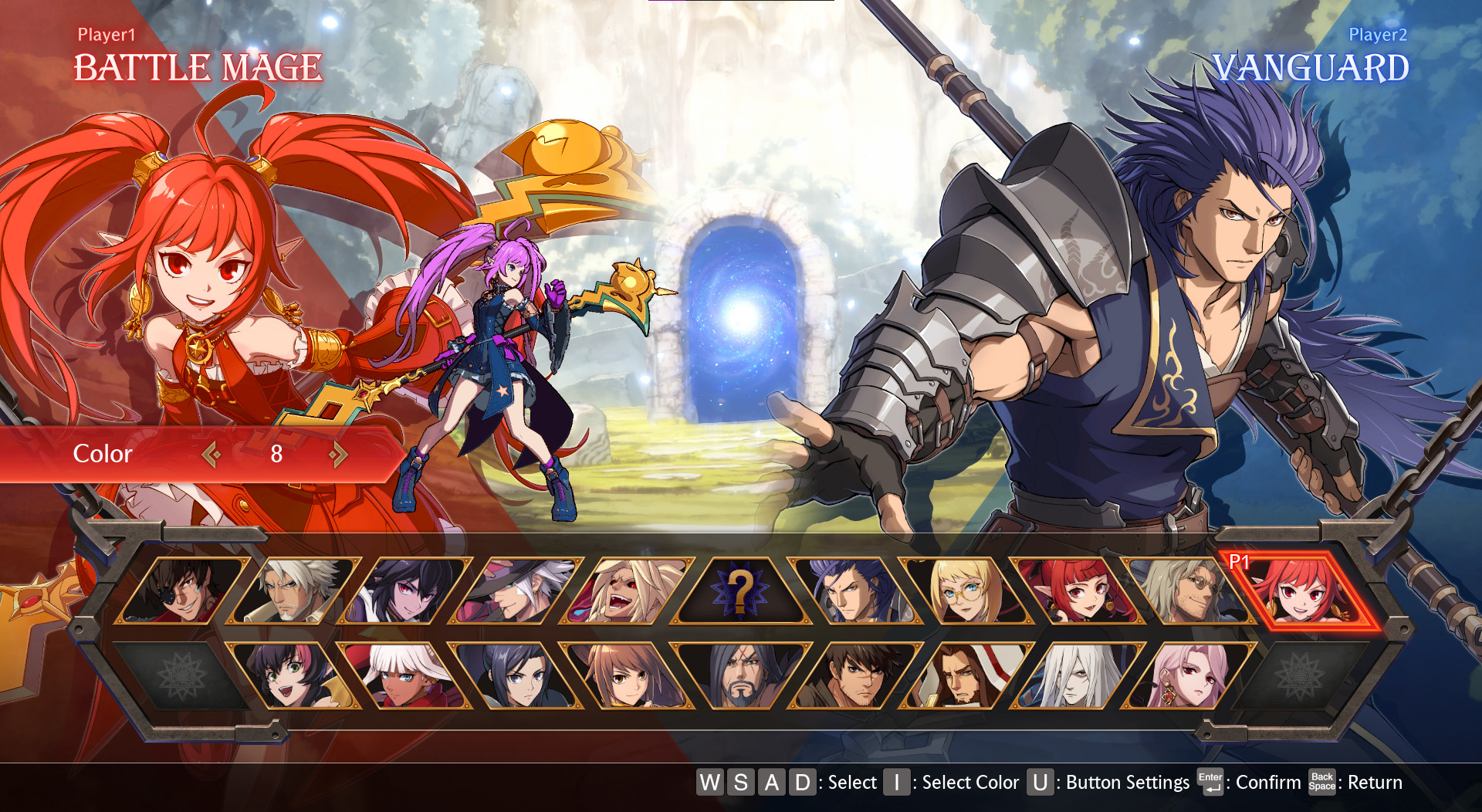Click the Color 8 value label
Viewport: 1482px width, 812px height.
276,454
